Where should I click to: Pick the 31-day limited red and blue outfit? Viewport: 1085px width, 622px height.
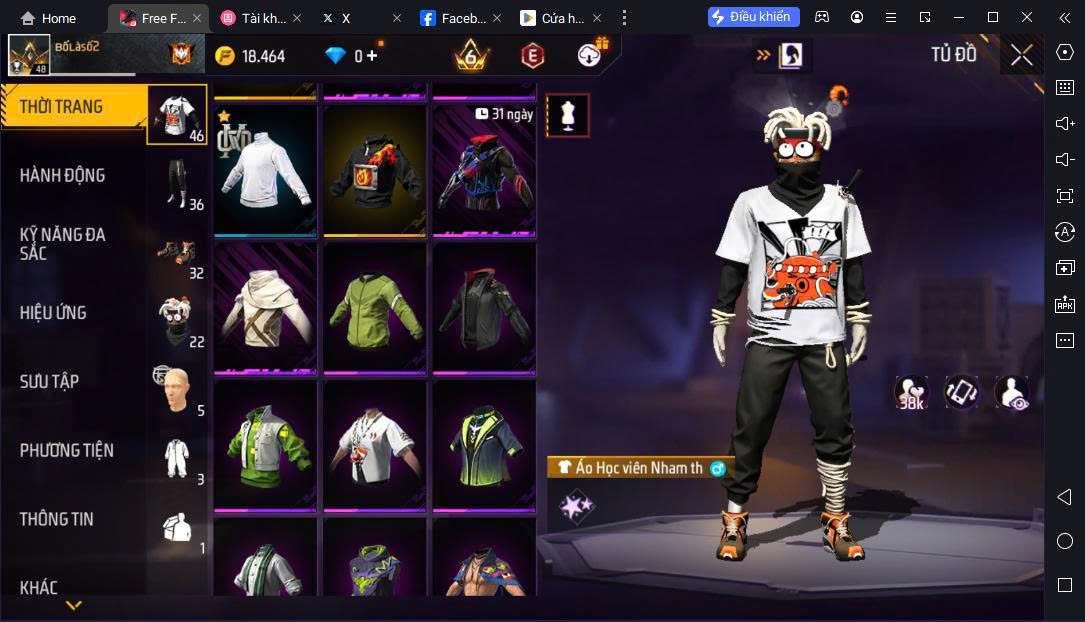pos(484,169)
